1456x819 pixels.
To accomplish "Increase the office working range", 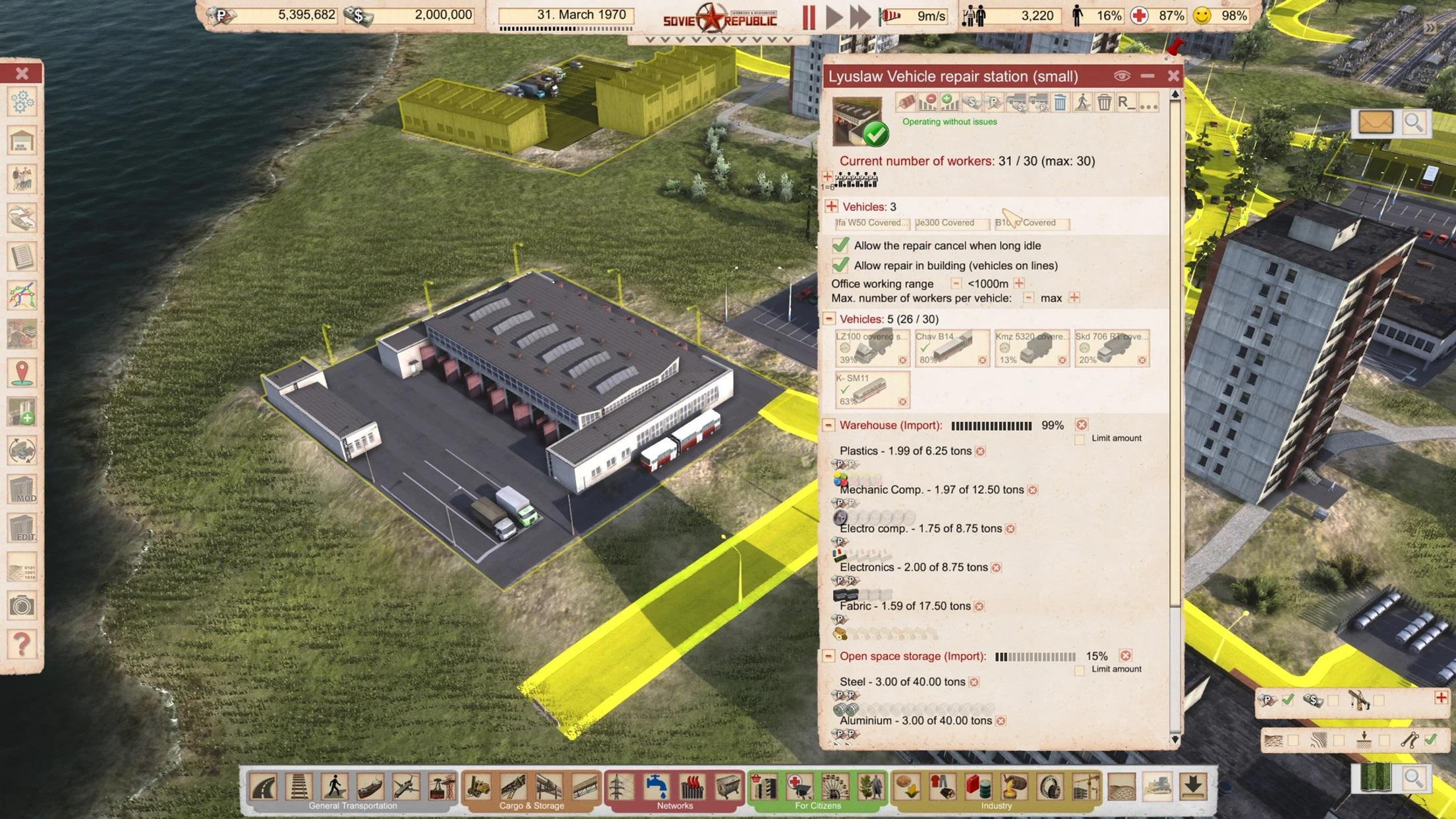I will (x=1019, y=284).
